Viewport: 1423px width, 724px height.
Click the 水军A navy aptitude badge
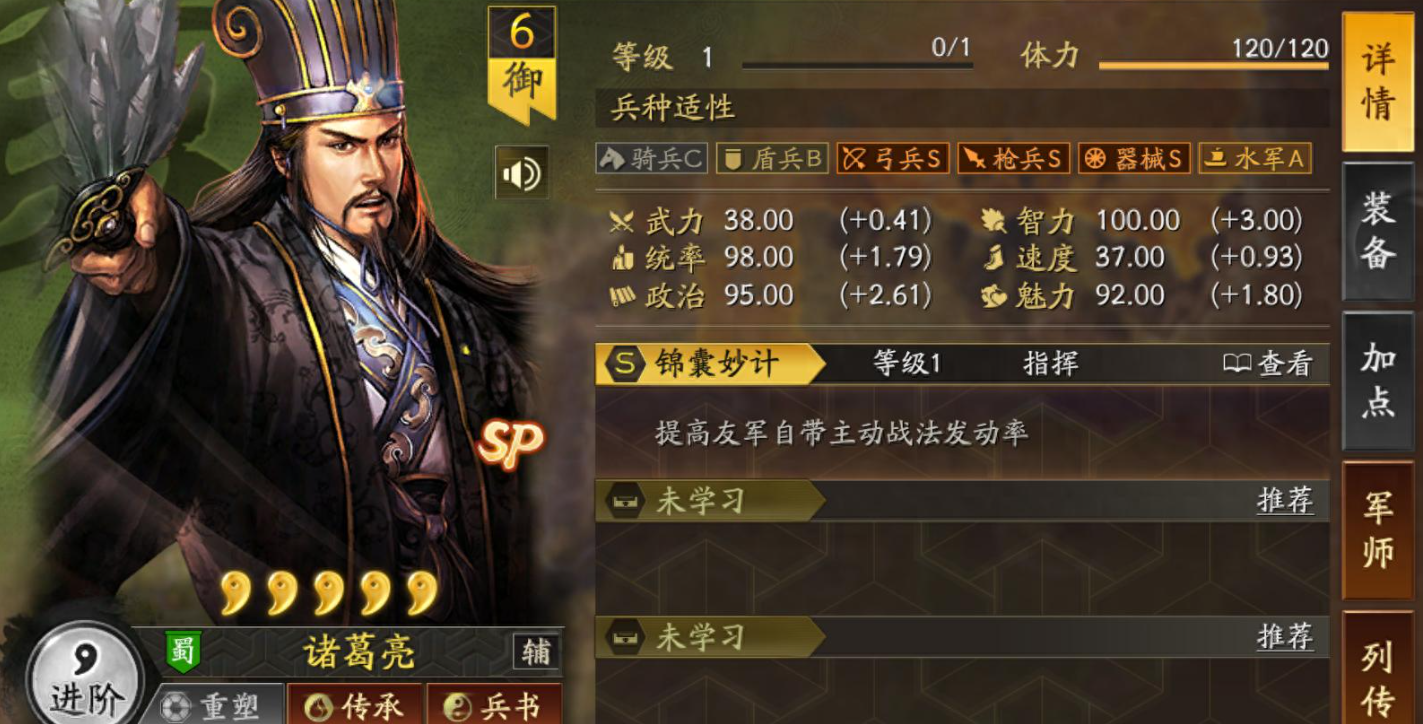click(1255, 158)
